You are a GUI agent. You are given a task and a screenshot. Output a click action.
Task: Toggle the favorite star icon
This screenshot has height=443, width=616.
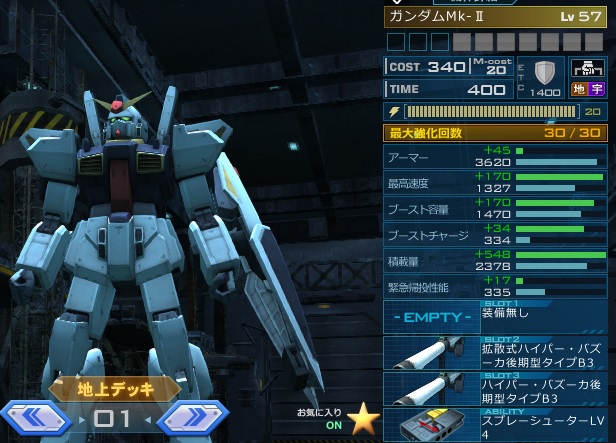[362, 419]
